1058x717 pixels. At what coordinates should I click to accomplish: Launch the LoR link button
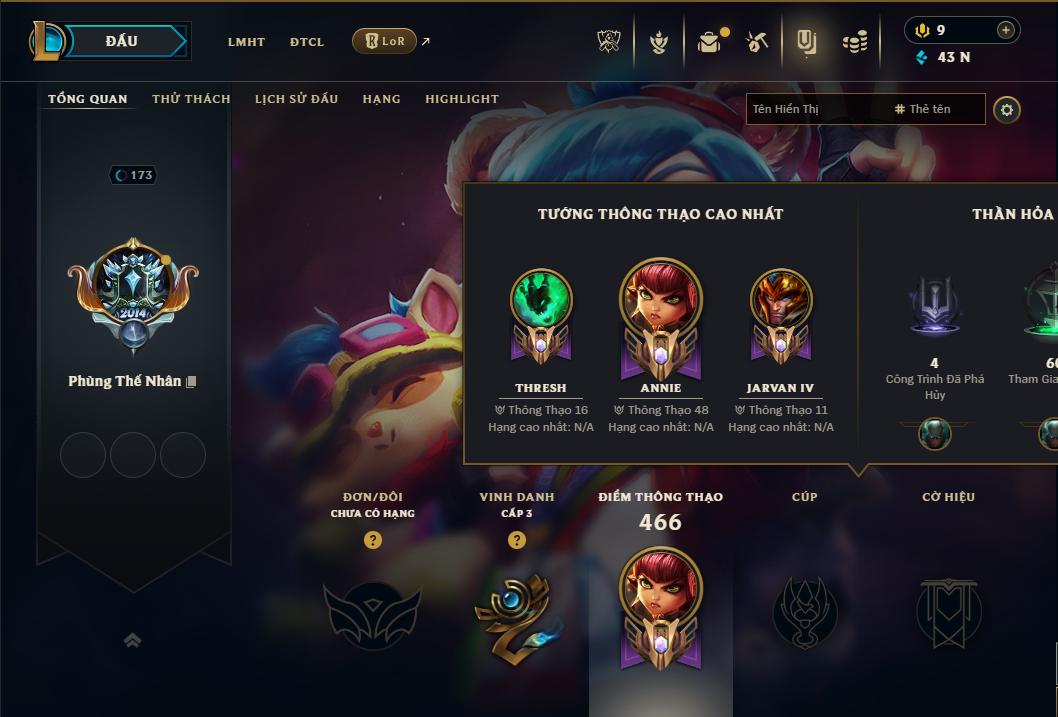385,41
